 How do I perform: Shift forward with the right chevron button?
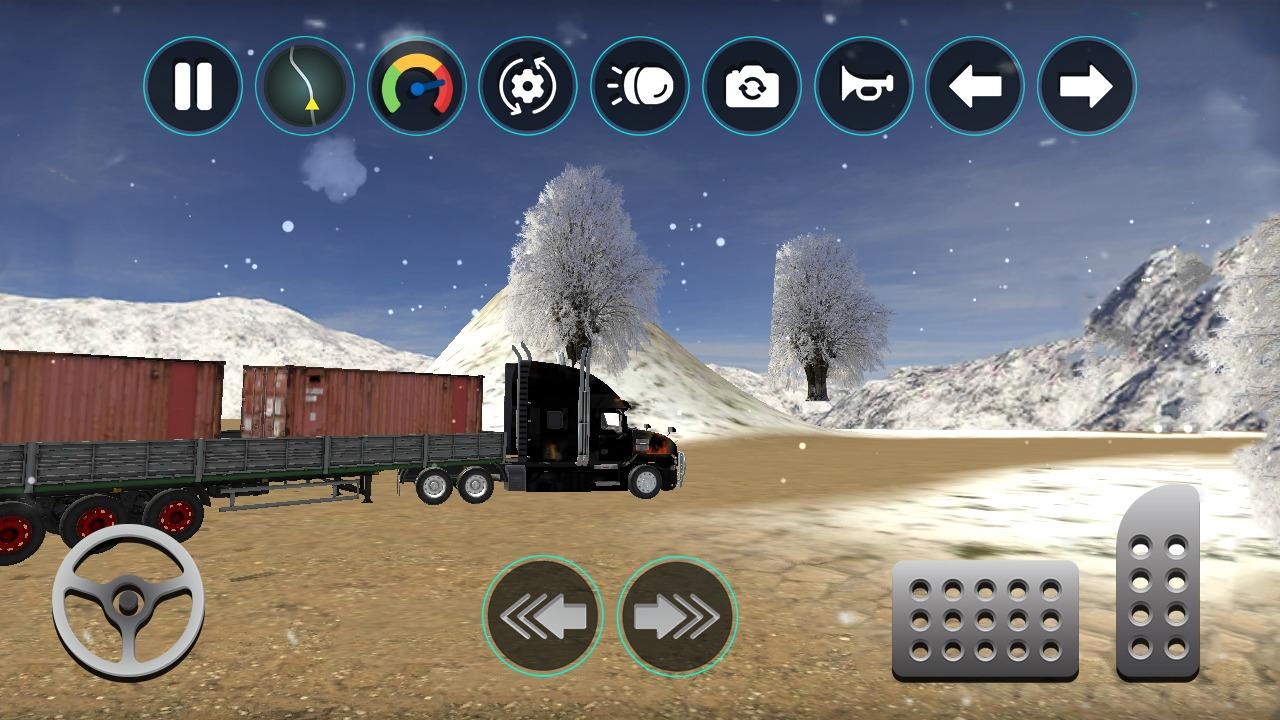point(677,616)
